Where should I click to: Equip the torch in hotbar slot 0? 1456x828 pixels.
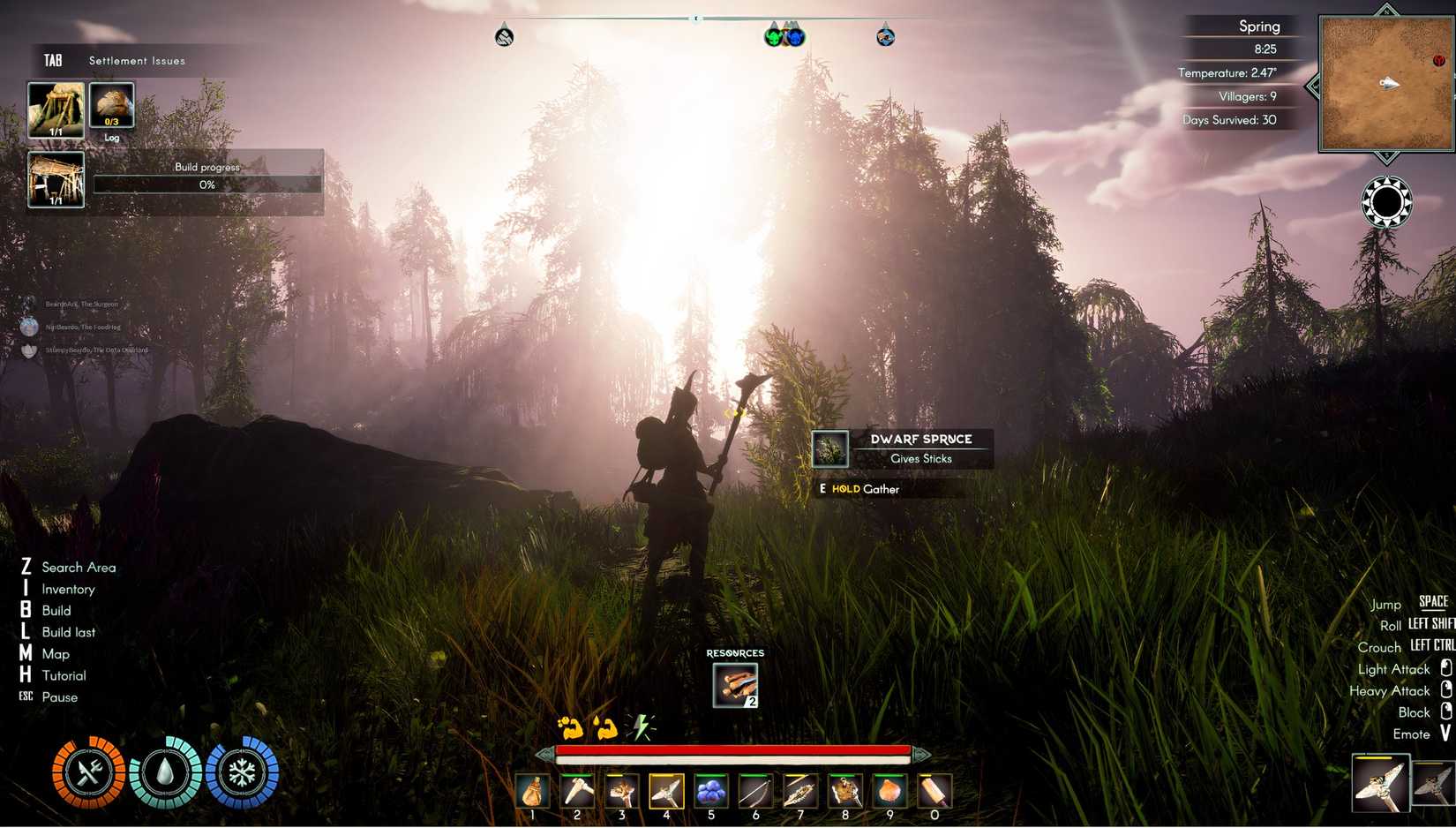click(934, 790)
